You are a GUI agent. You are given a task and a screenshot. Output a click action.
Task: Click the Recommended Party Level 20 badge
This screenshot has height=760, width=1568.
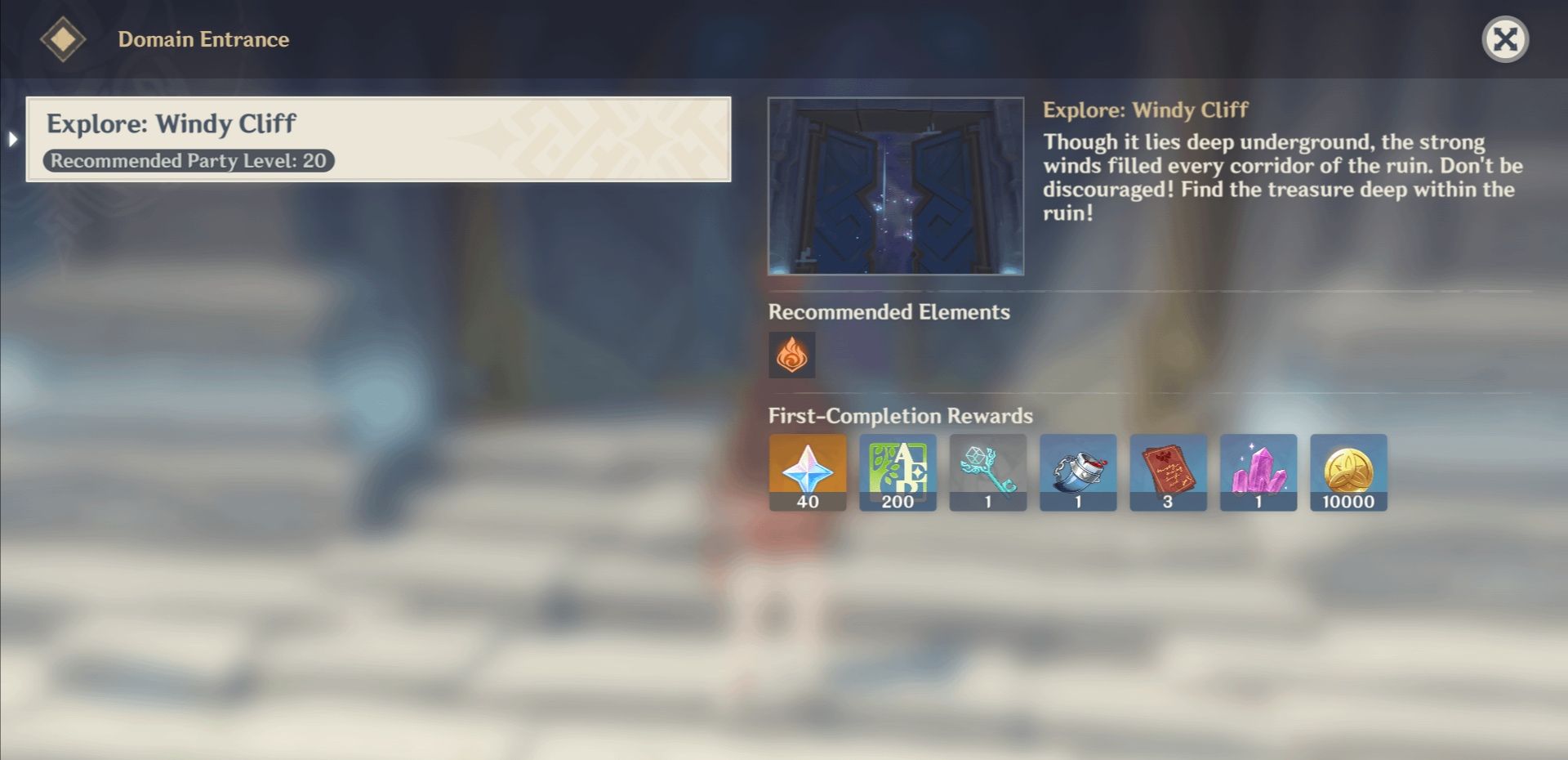coord(189,160)
